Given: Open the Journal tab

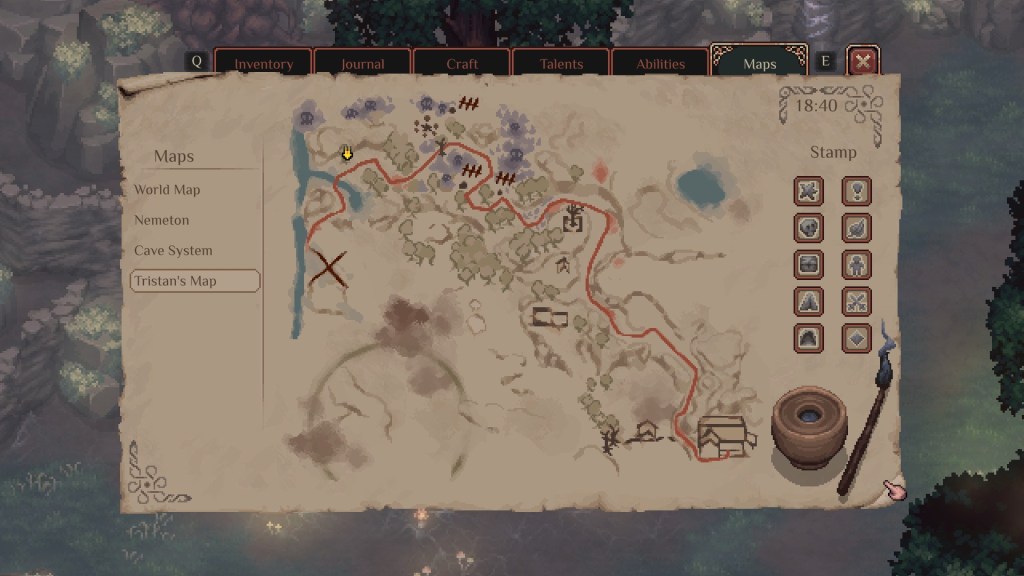Looking at the screenshot, I should coord(362,64).
